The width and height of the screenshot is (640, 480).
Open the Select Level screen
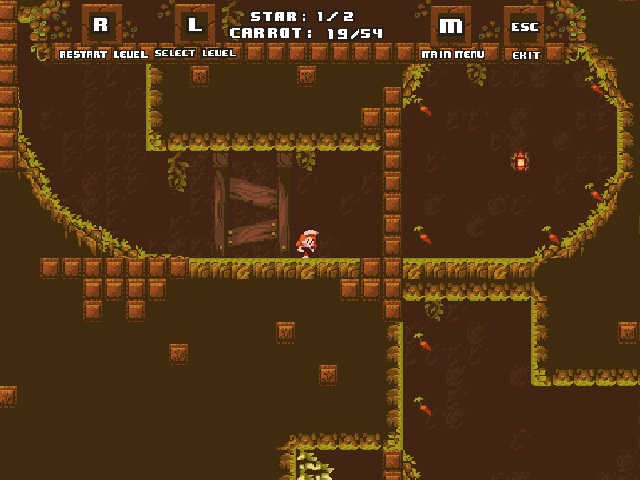(195, 26)
